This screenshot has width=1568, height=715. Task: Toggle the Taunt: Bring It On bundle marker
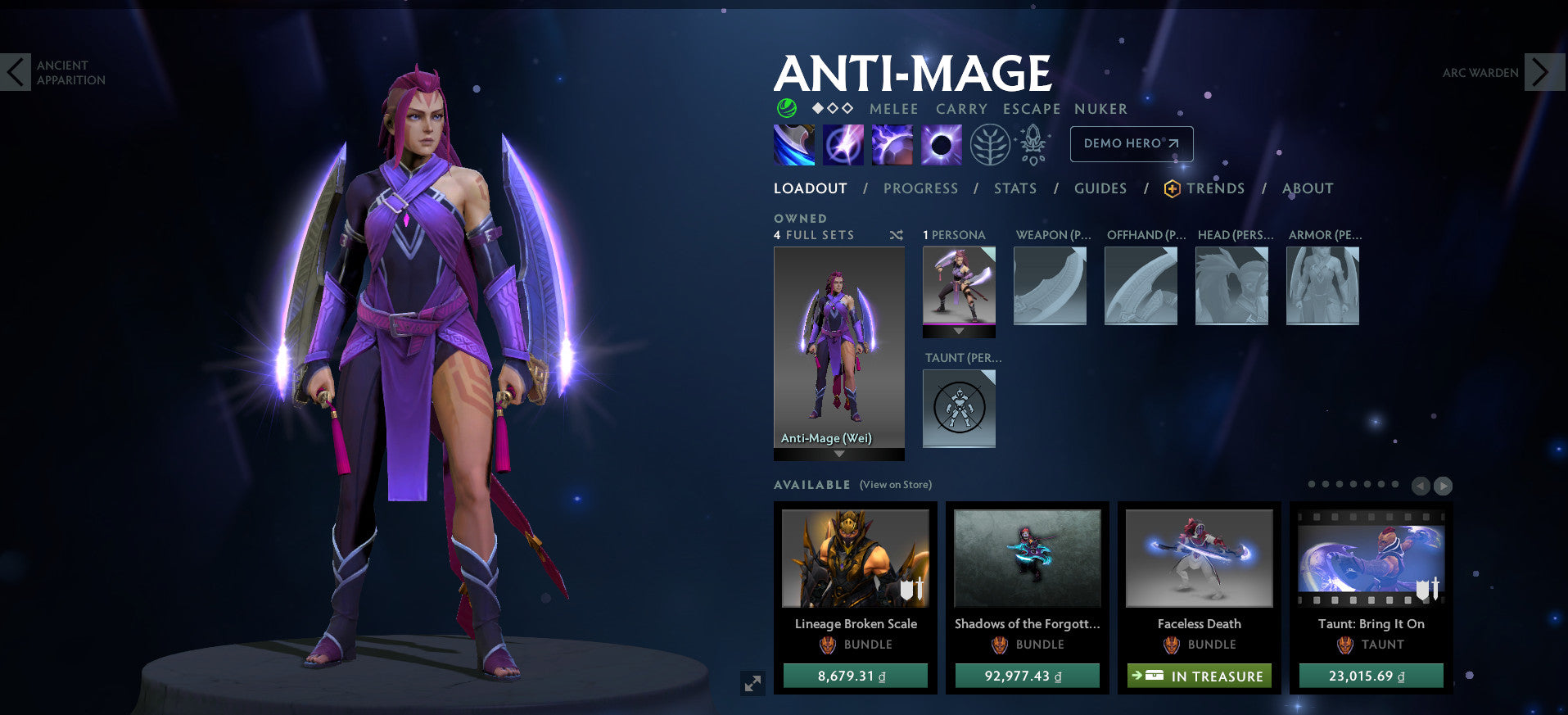pyautogui.click(x=1430, y=589)
